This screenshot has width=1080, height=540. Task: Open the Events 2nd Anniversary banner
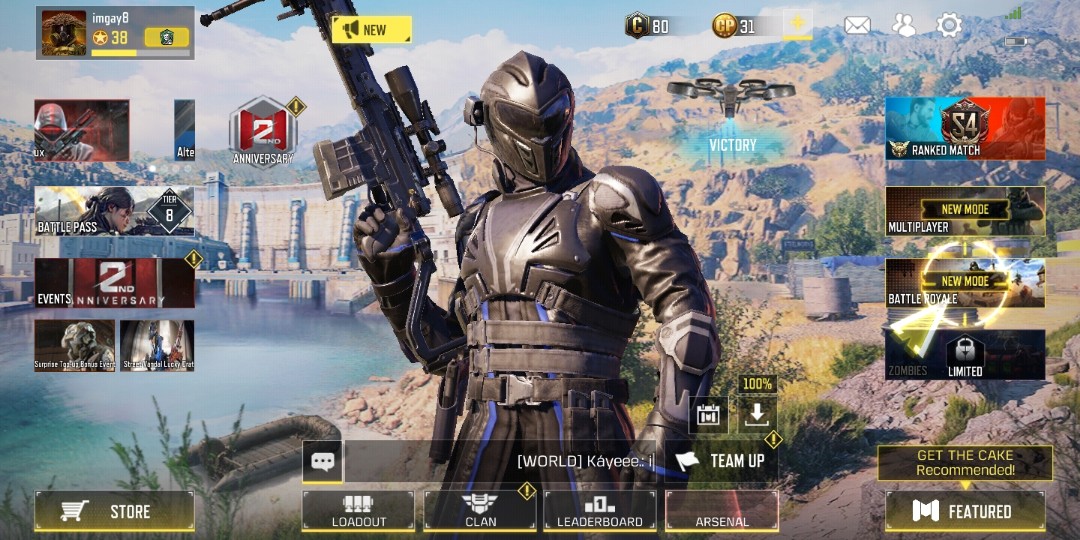pos(114,283)
